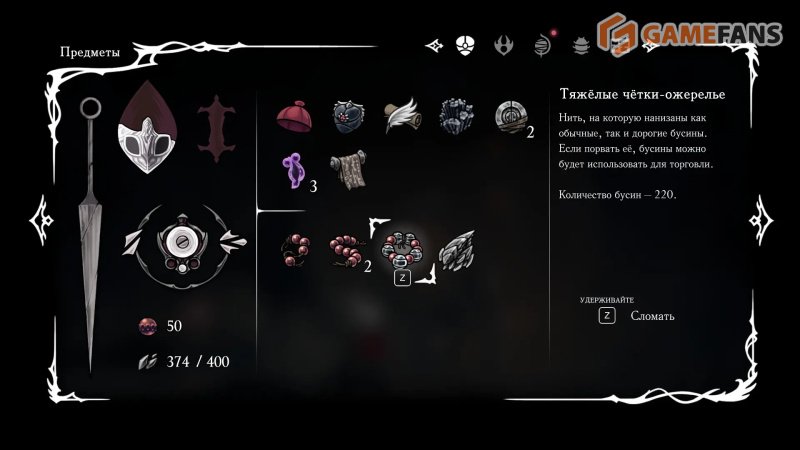This screenshot has height=450, width=800.
Task: Select the round tool wheel emblem
Action: point(184,240)
